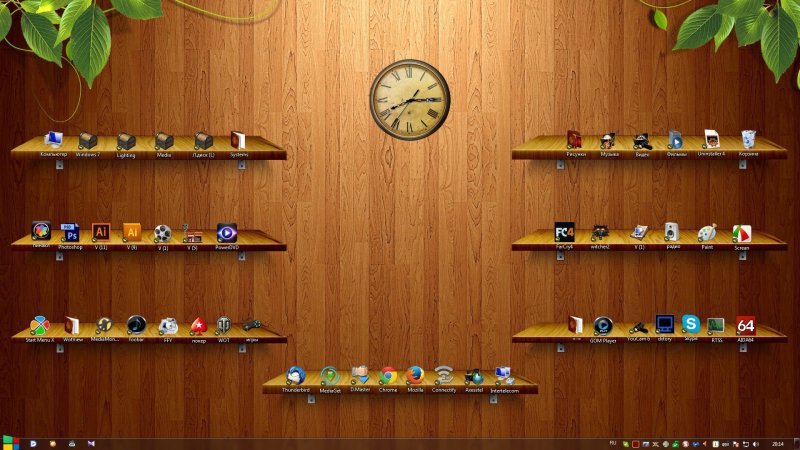The width and height of the screenshot is (800, 450).
Task: Launch the Photoshop shortcut
Action: pyautogui.click(x=70, y=233)
